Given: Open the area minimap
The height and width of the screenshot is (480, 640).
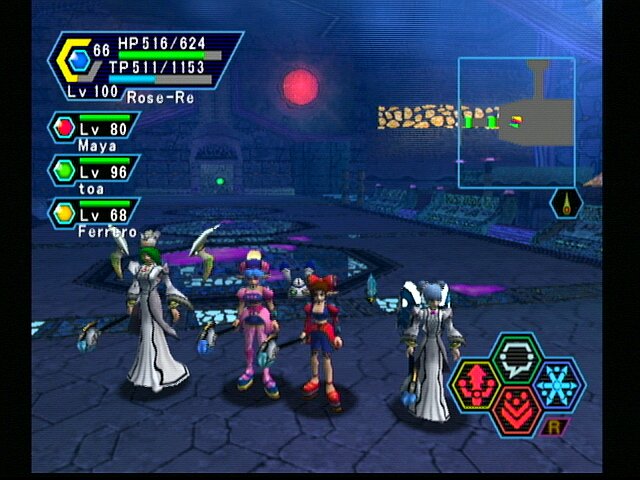Looking at the screenshot, I should coord(516,122).
